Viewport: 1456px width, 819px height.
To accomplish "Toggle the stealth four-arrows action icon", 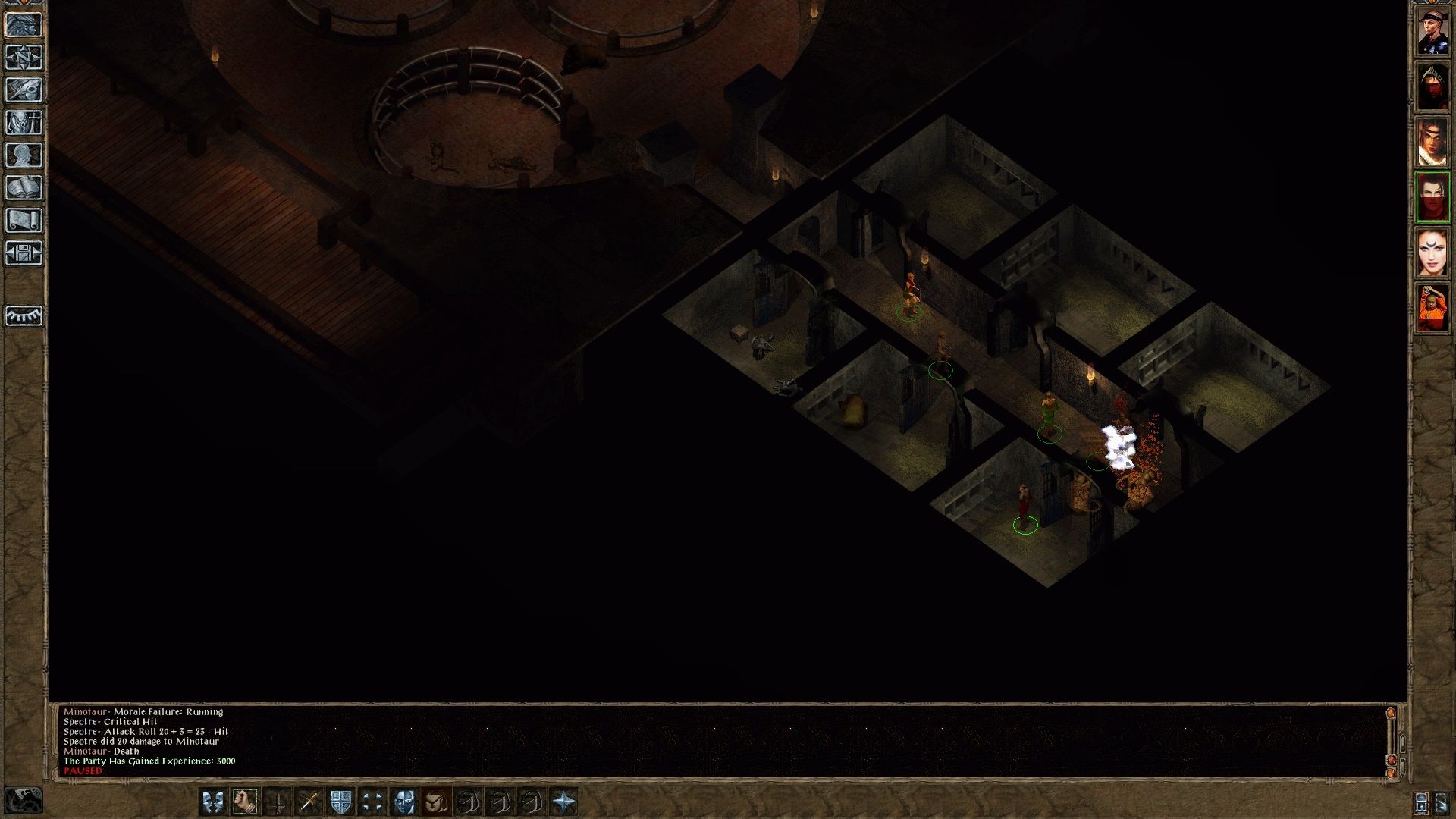I will coord(372,802).
